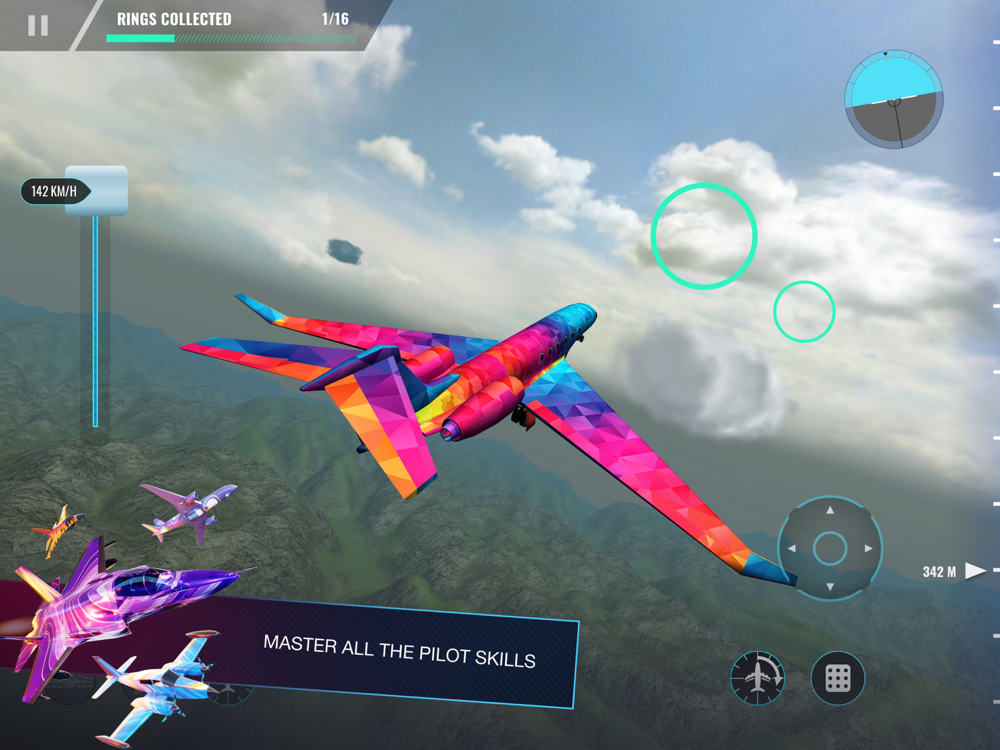The height and width of the screenshot is (750, 1000).
Task: Activate the airplane rudder turn button
Action: tap(757, 678)
